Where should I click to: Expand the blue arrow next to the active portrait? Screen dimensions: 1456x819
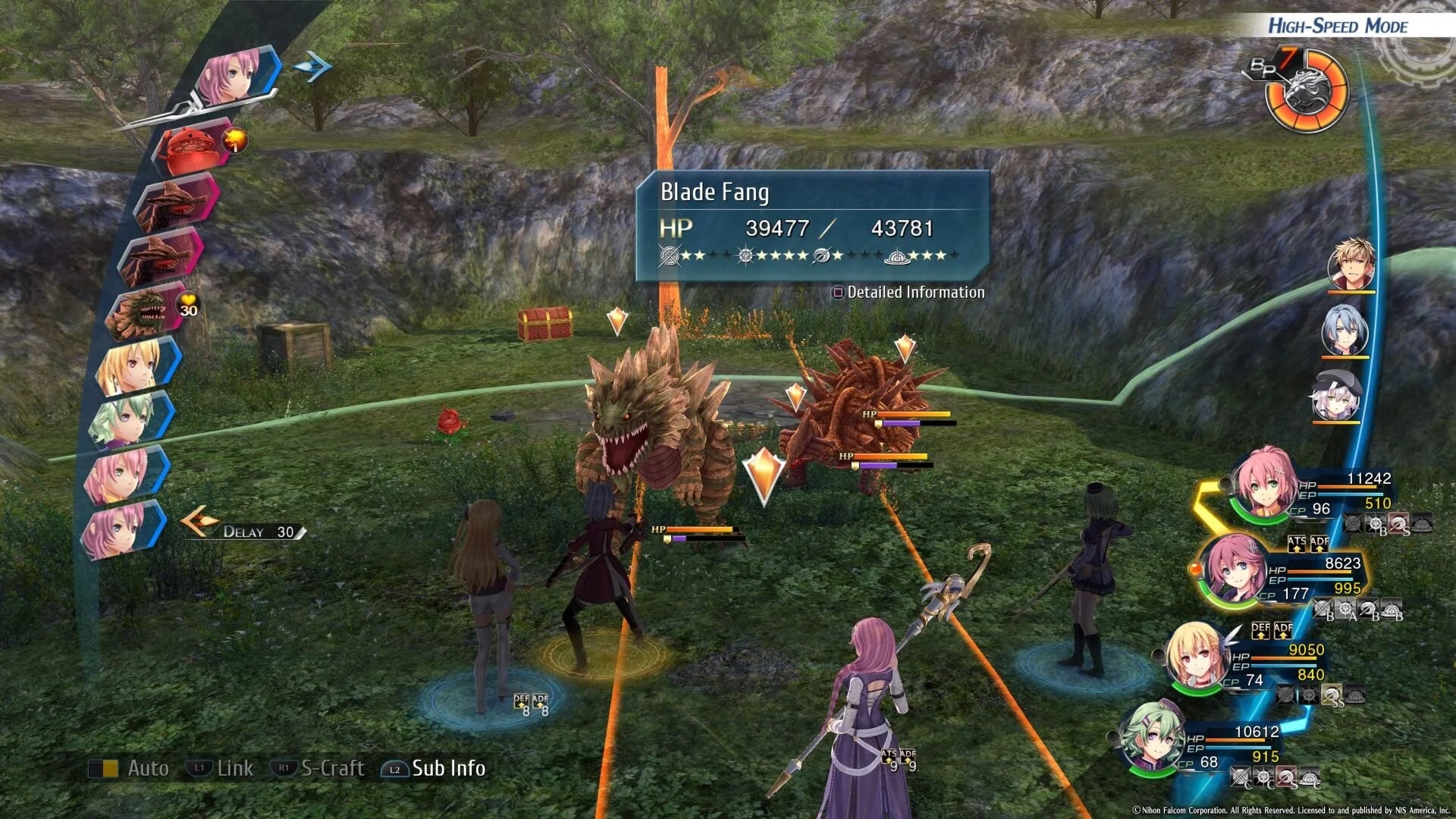pyautogui.click(x=313, y=67)
